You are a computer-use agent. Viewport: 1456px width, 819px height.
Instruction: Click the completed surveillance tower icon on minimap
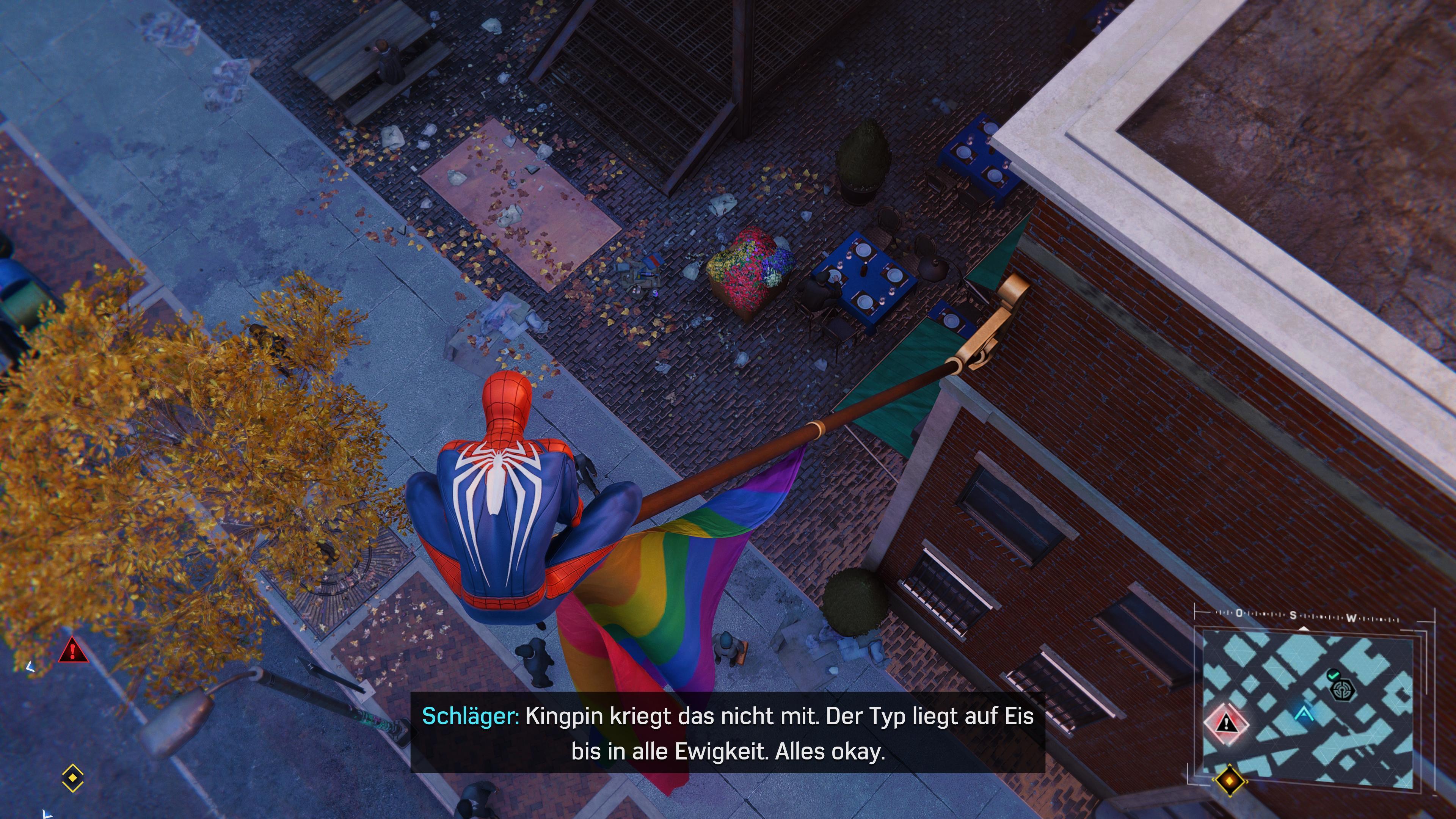point(1342,689)
